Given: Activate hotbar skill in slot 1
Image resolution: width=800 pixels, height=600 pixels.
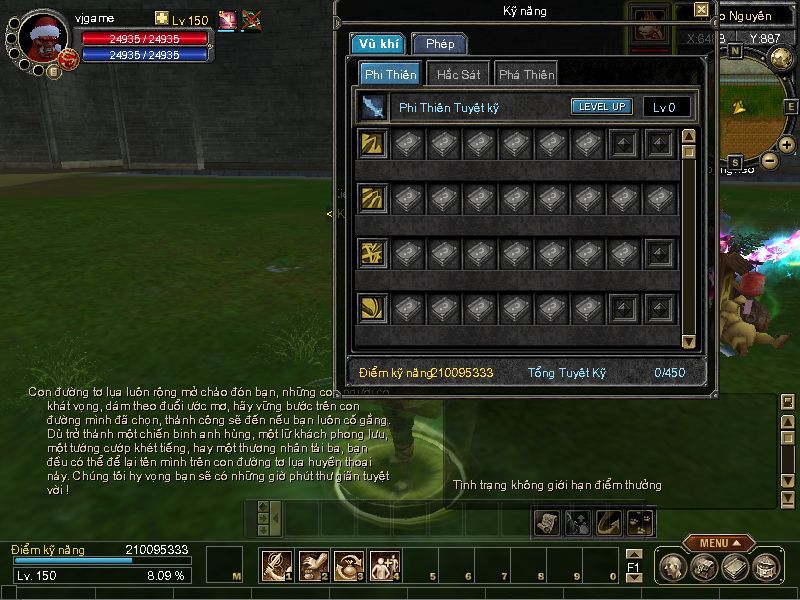Looking at the screenshot, I should pyautogui.click(x=276, y=566).
